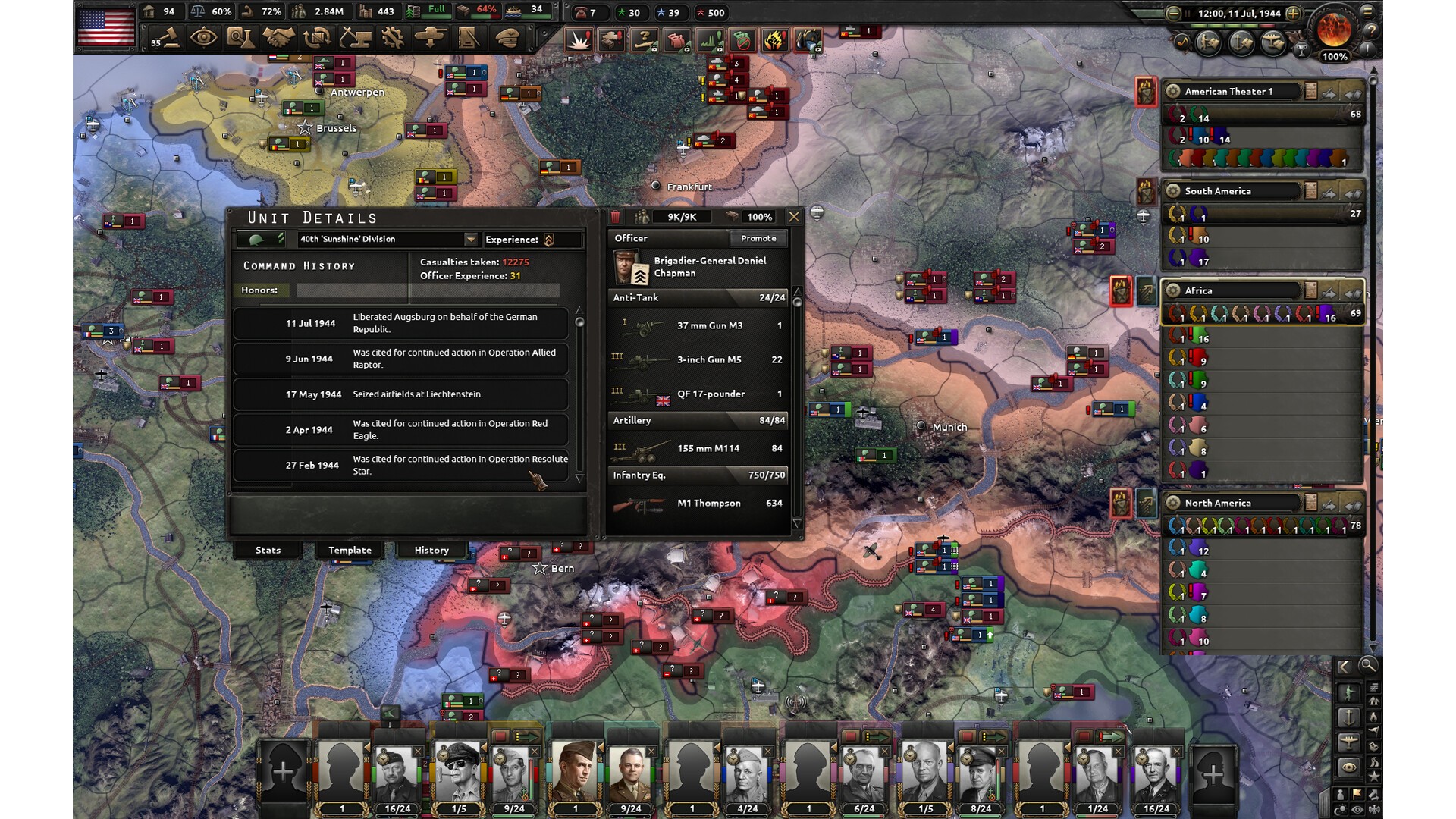Show the History tab

click(x=431, y=550)
